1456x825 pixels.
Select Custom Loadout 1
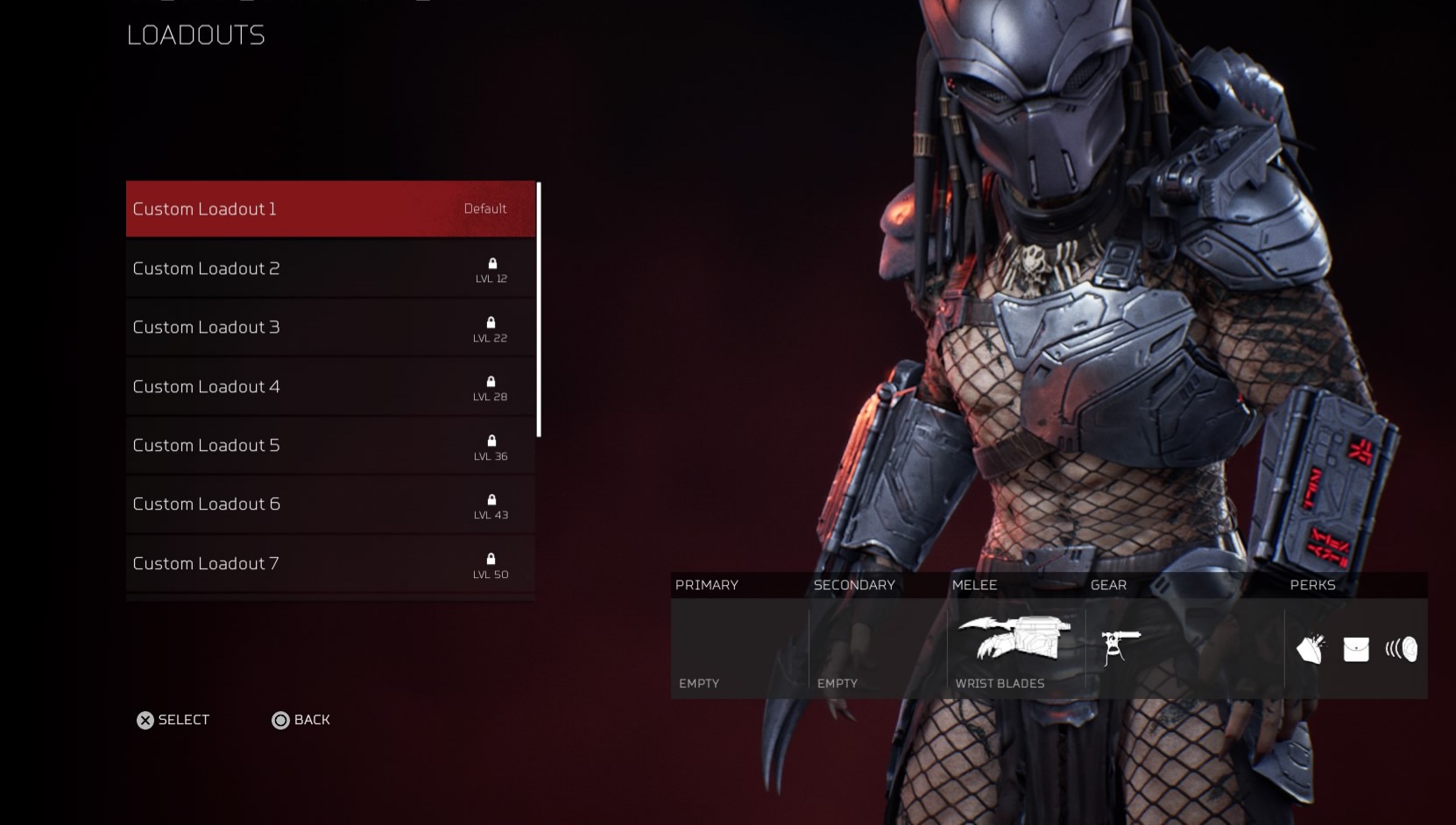point(330,208)
